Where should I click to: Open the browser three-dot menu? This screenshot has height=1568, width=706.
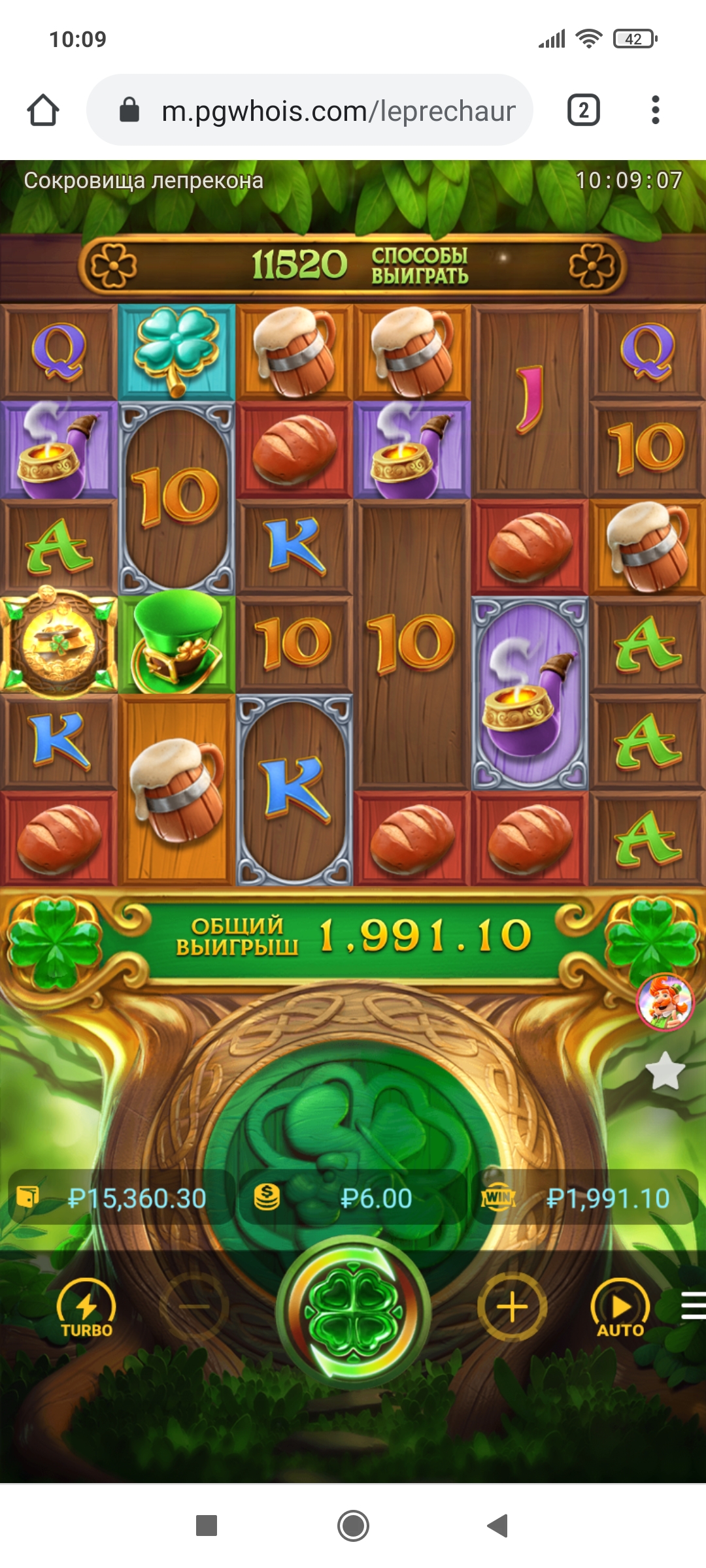pyautogui.click(x=655, y=110)
